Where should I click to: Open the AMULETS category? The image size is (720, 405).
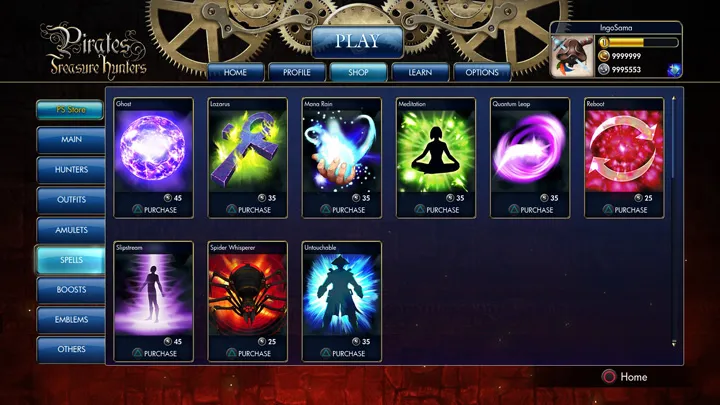(x=71, y=230)
